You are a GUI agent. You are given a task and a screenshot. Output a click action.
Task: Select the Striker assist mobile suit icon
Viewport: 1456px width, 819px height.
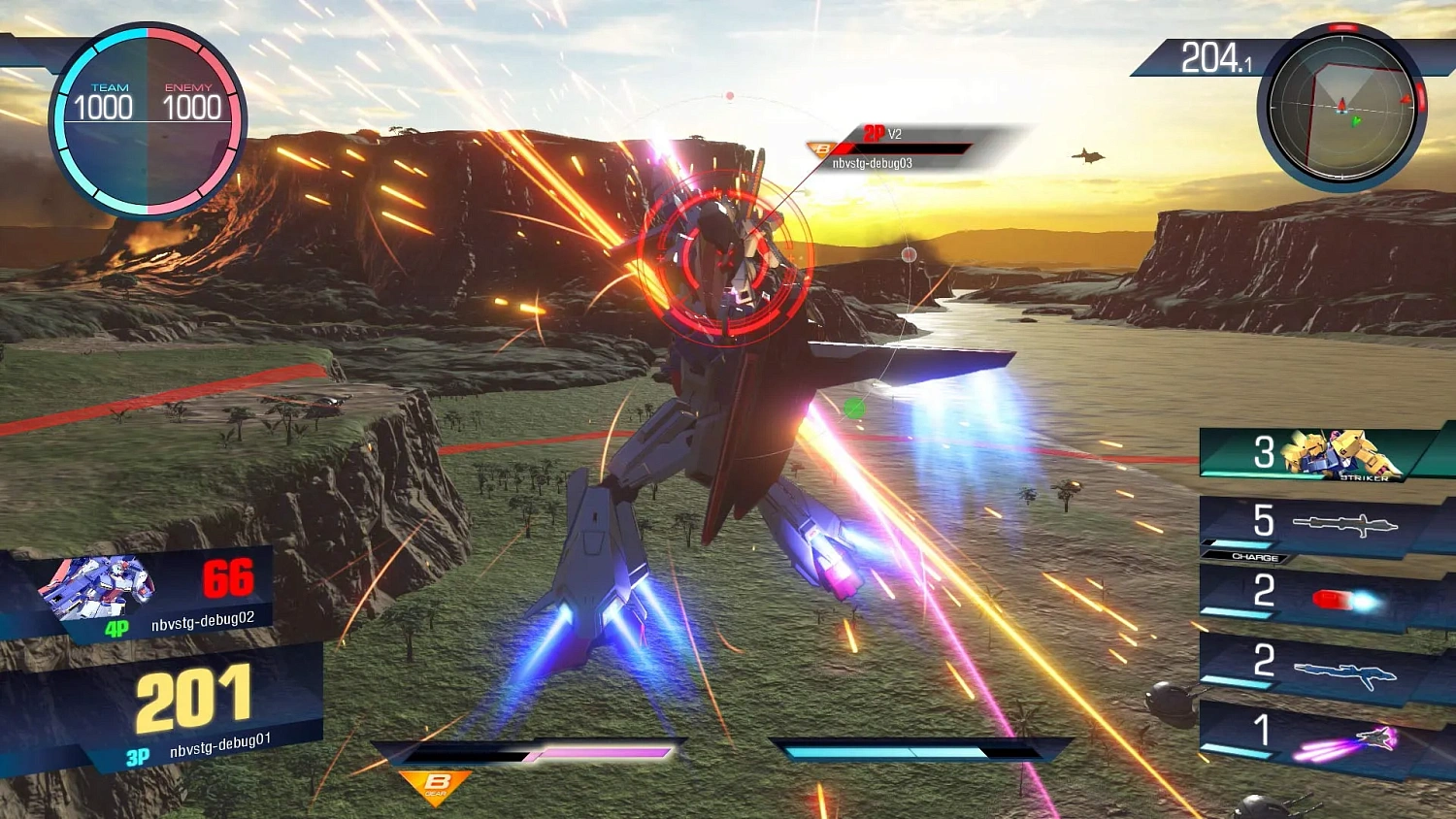[x=1340, y=452]
